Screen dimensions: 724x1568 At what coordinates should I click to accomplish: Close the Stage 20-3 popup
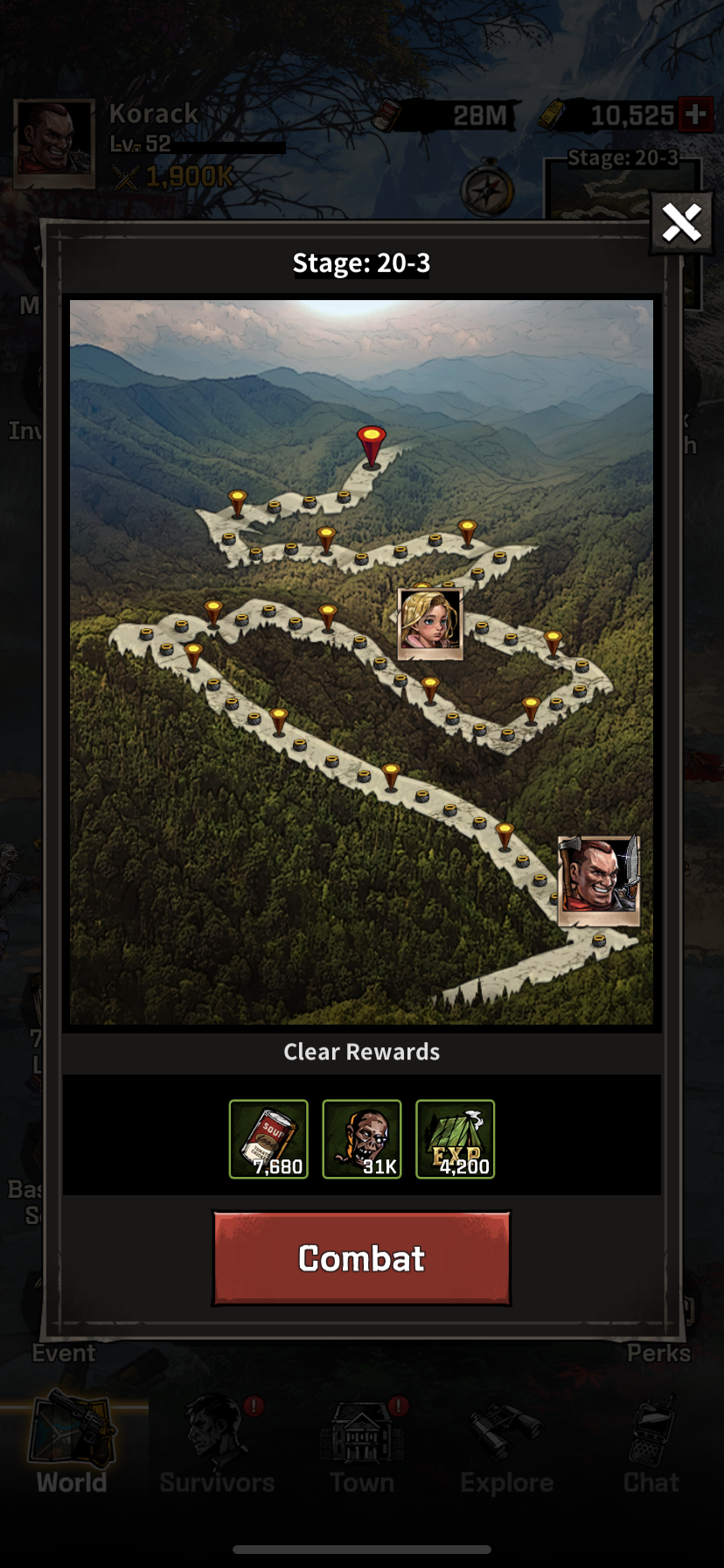[x=681, y=223]
